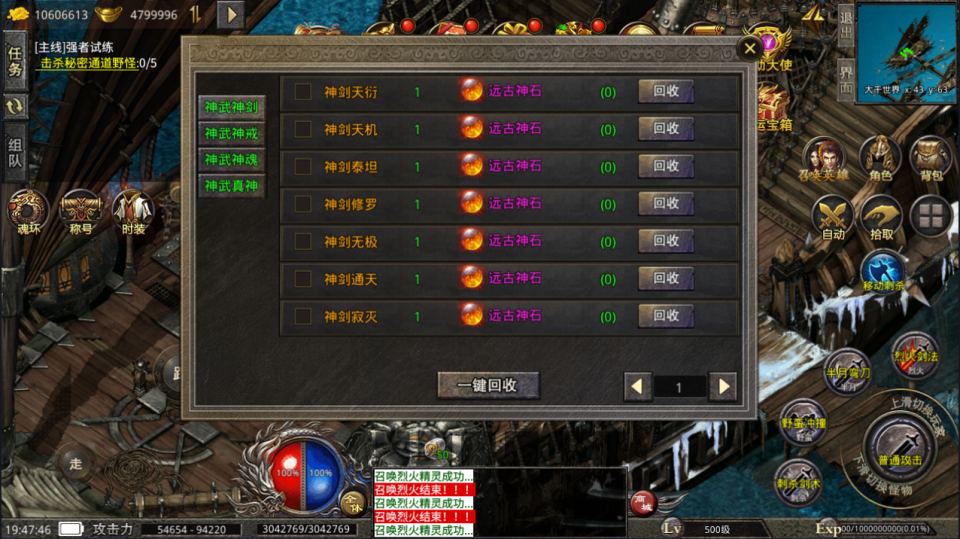Open the 组队 team panel
This screenshot has width=960, height=539.
coord(15,152)
